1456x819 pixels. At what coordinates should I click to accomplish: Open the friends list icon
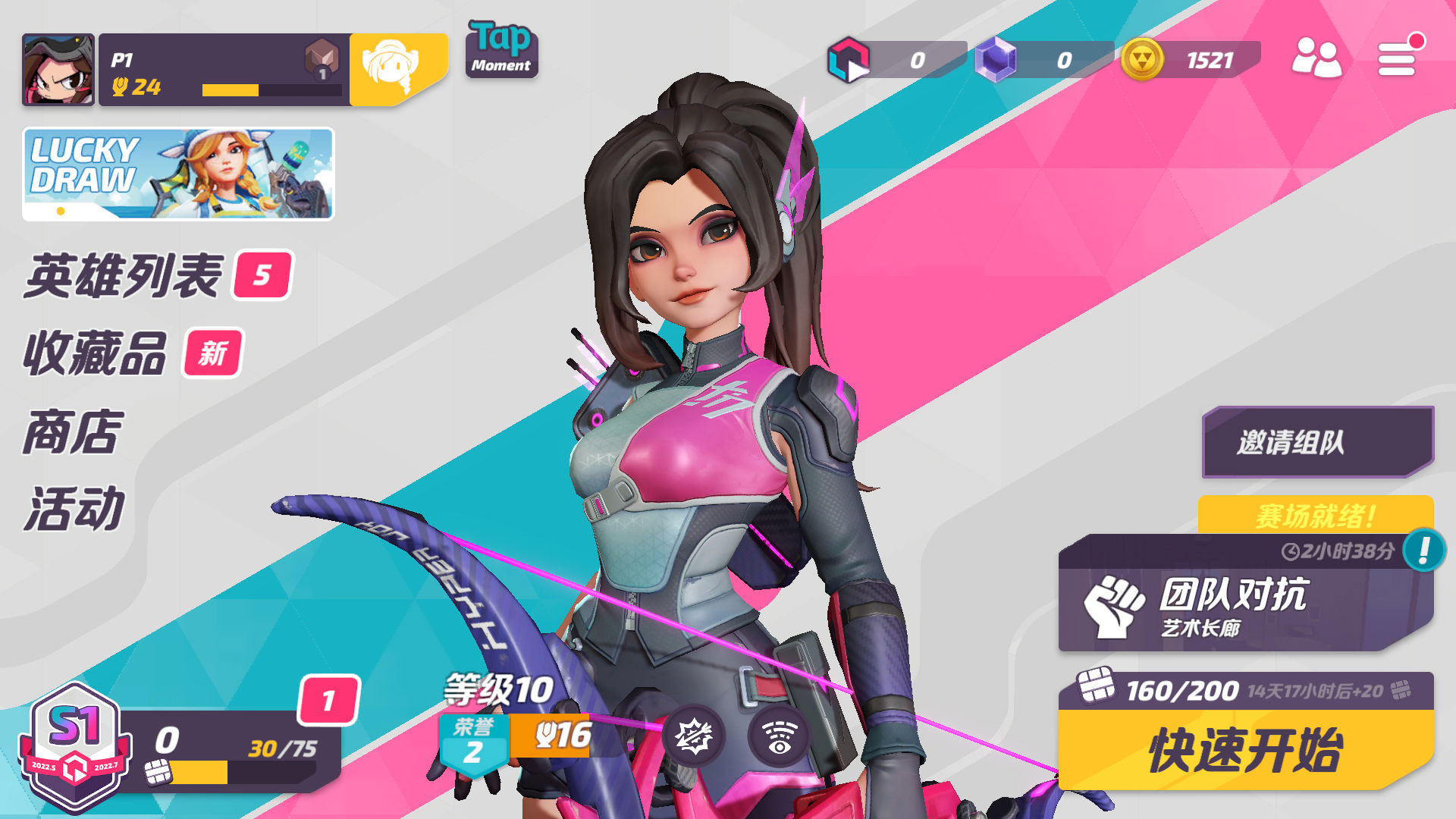1316,58
